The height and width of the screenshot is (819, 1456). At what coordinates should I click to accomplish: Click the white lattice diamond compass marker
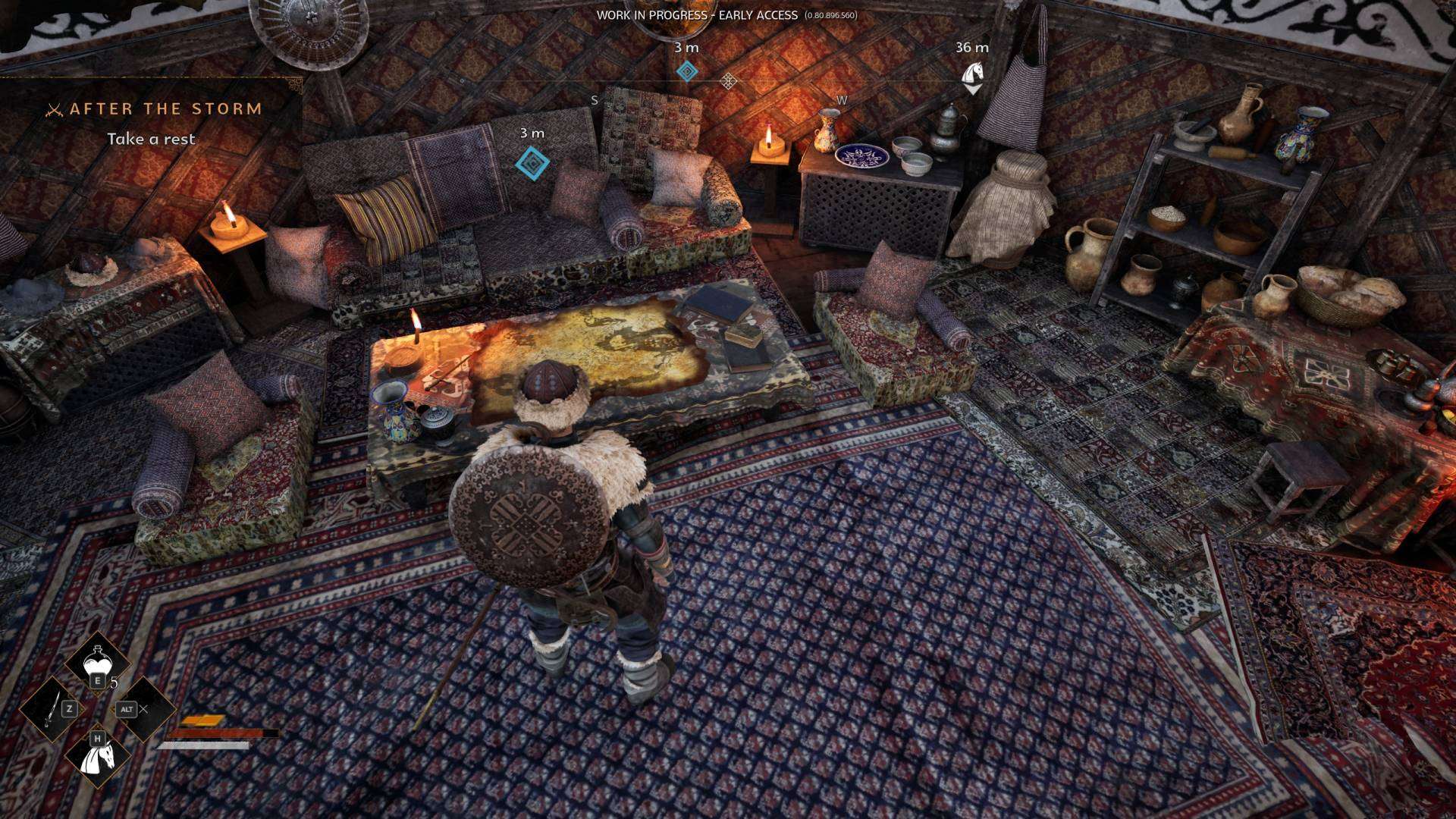[x=728, y=80]
